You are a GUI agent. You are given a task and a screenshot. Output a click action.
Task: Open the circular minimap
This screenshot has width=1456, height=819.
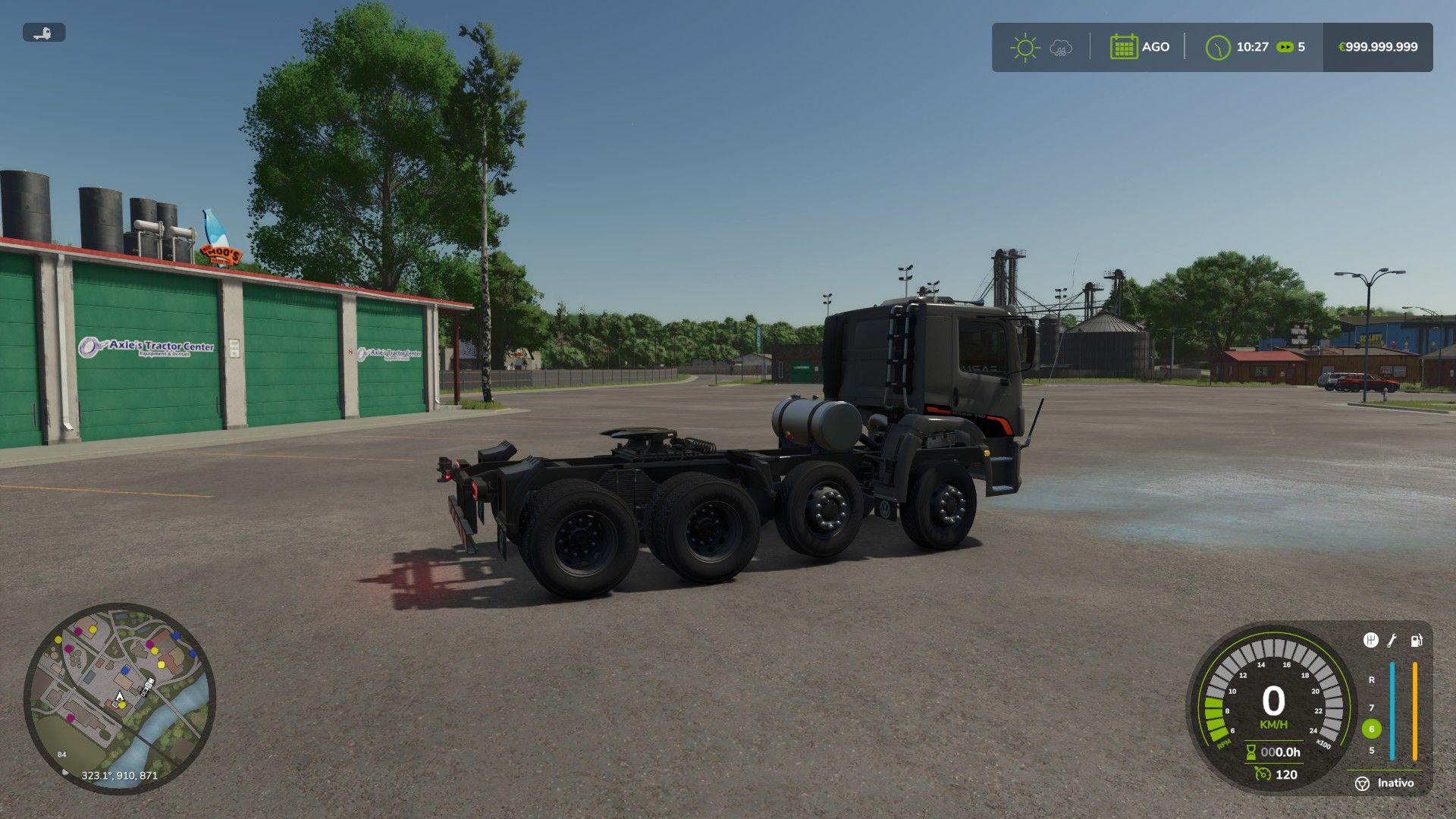[120, 698]
